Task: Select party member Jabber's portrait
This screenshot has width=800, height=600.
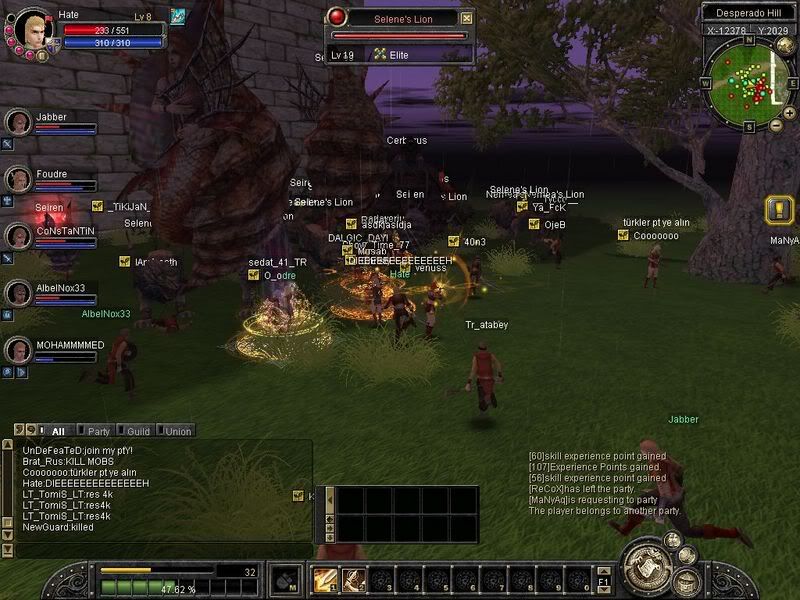Action: [17, 122]
